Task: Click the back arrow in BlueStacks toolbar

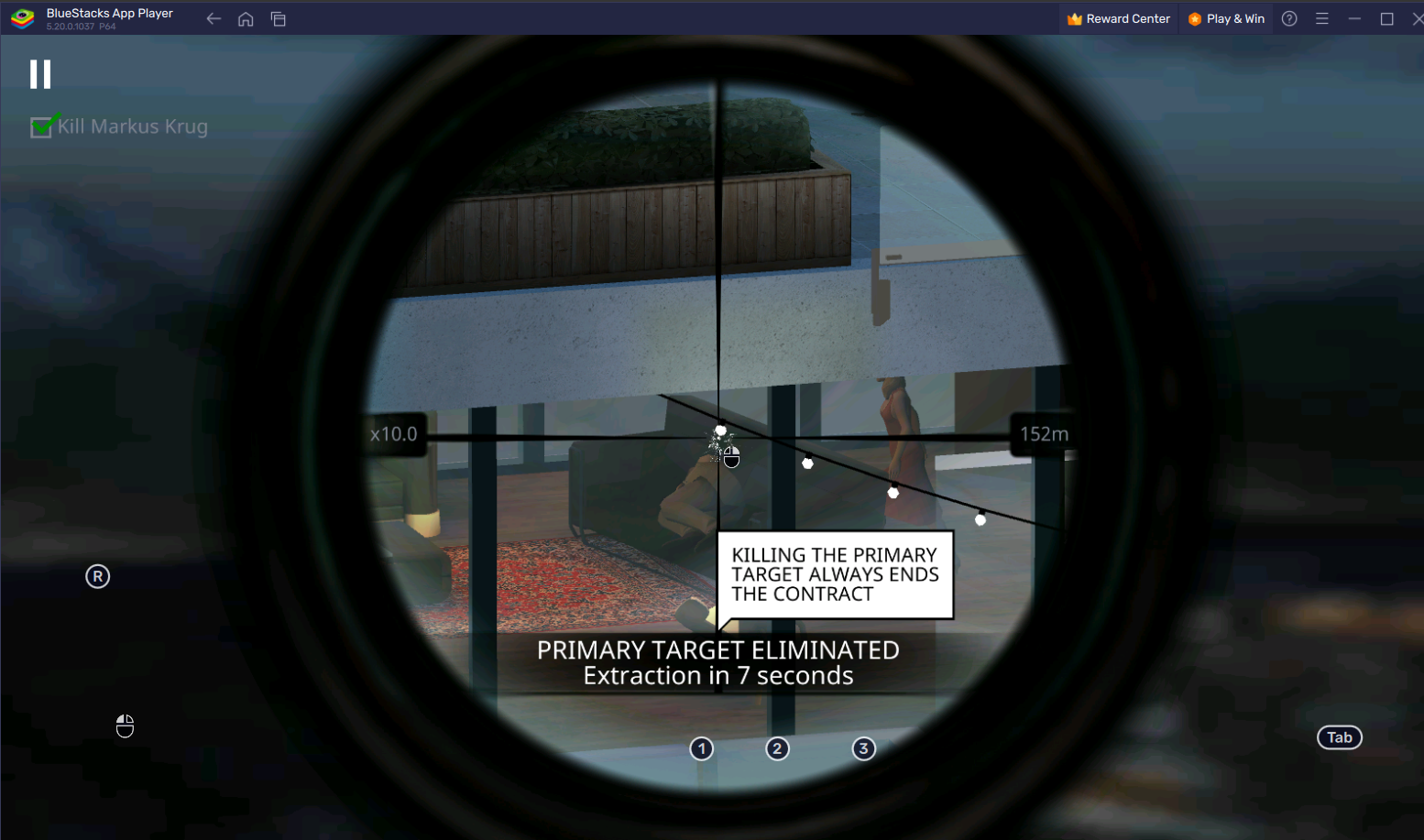Action: tap(213, 18)
